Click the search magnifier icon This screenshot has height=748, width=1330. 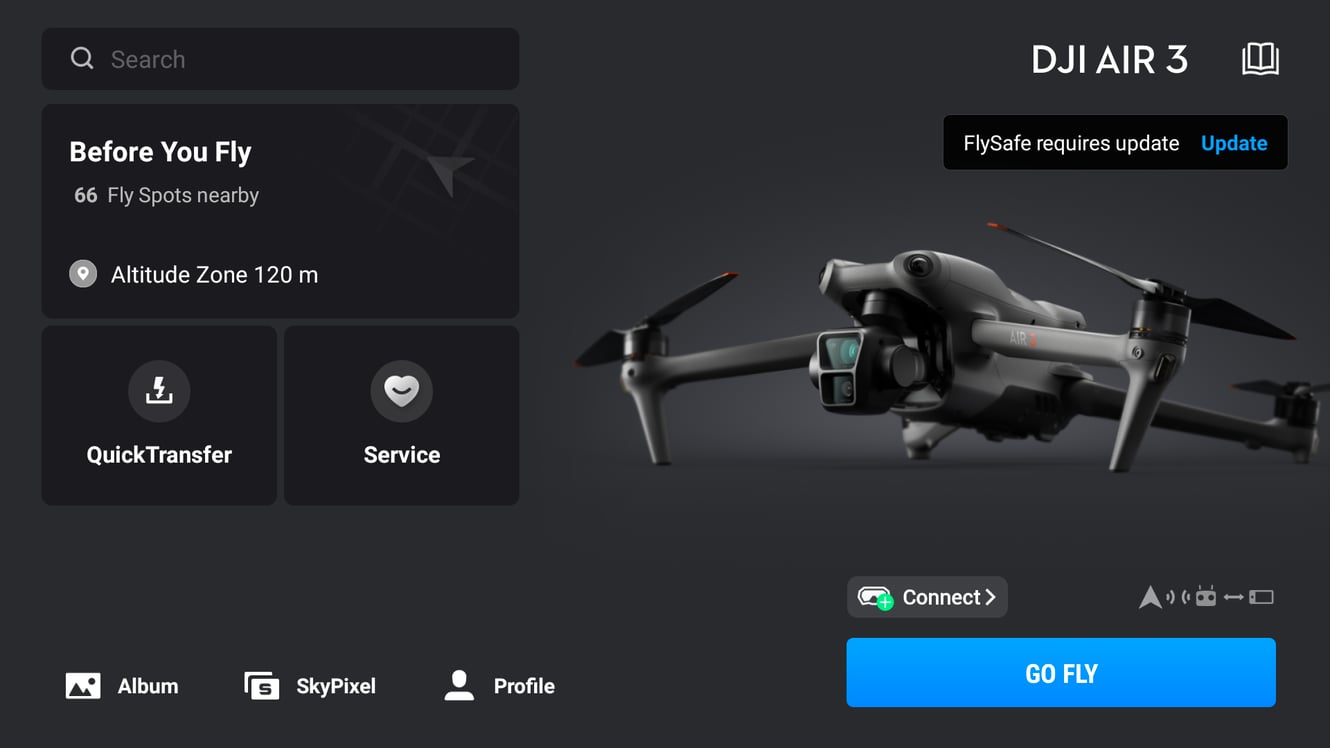(x=82, y=58)
